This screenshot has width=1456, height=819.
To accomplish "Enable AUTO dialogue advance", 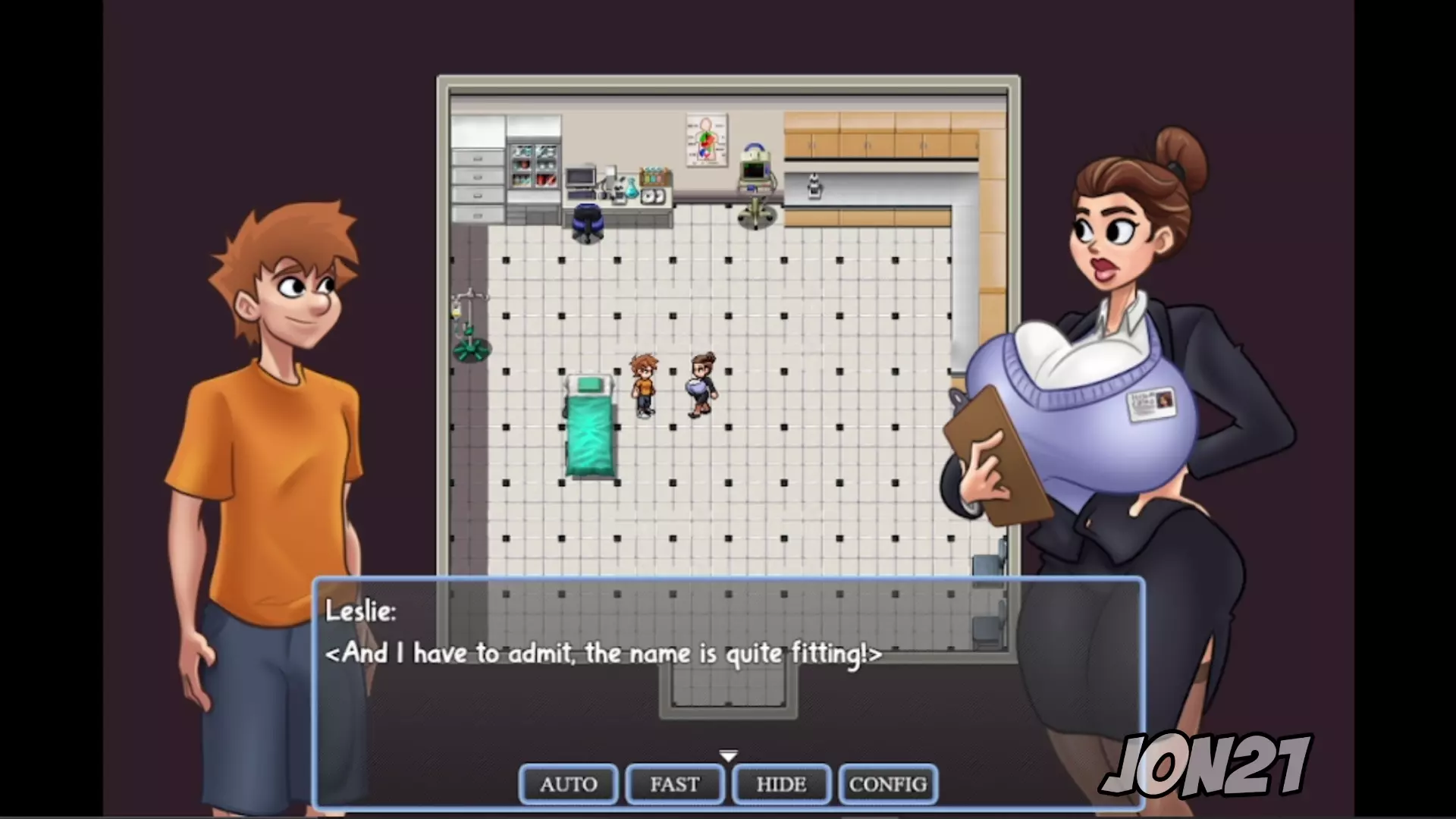I will coord(568,784).
